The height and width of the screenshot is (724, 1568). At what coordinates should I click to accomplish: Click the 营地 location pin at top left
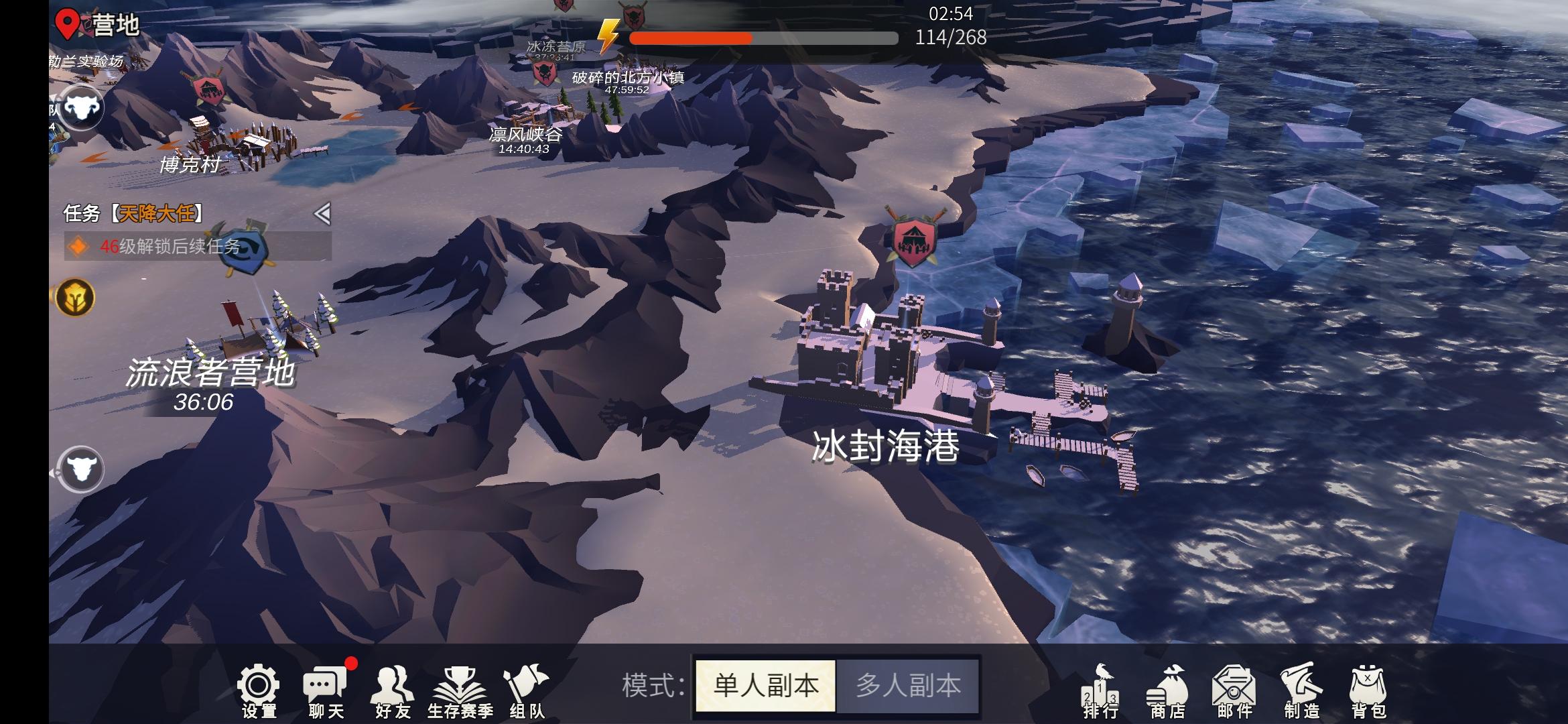click(x=66, y=21)
